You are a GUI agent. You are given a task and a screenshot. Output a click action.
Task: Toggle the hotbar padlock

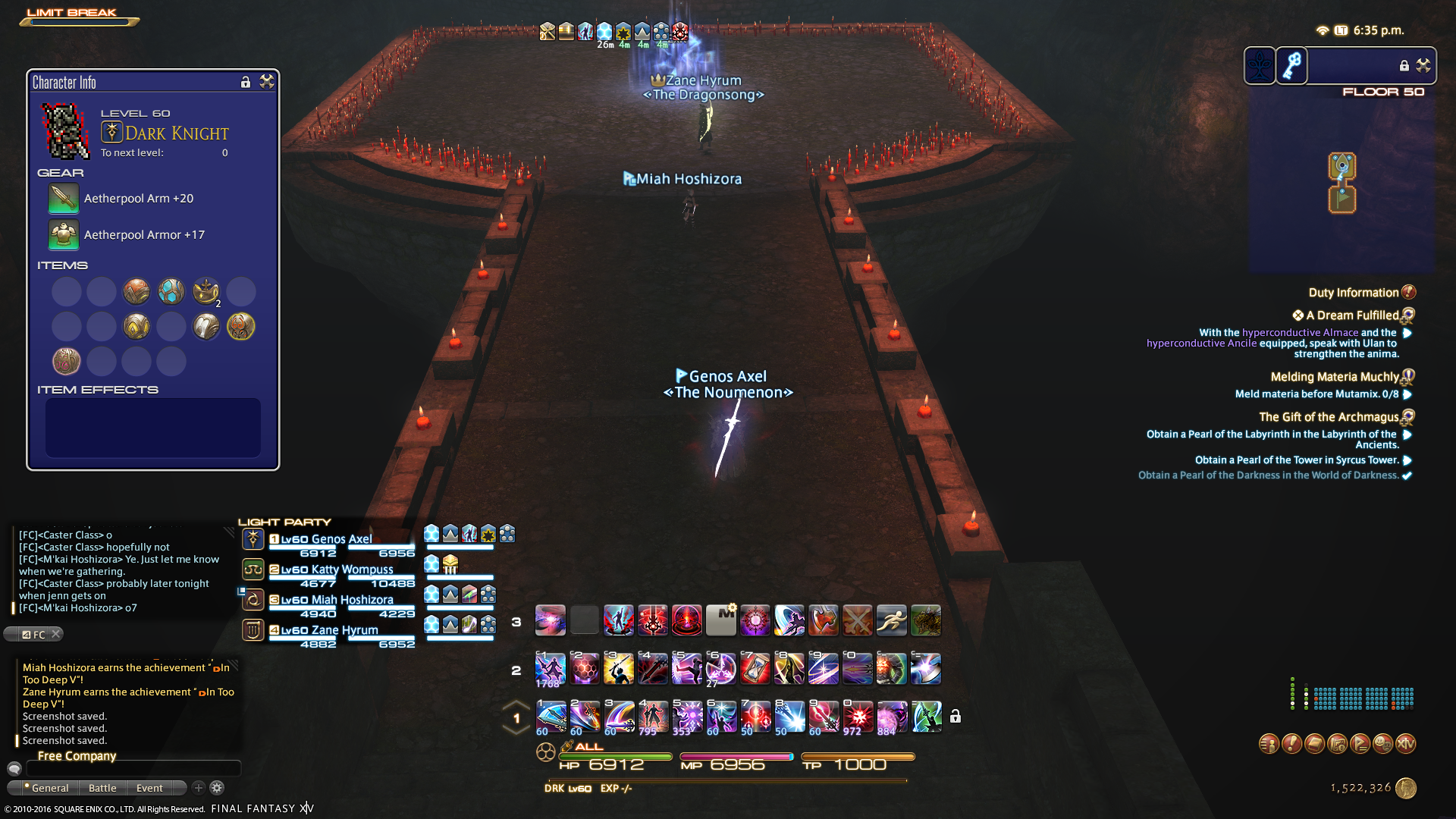pyautogui.click(x=955, y=717)
